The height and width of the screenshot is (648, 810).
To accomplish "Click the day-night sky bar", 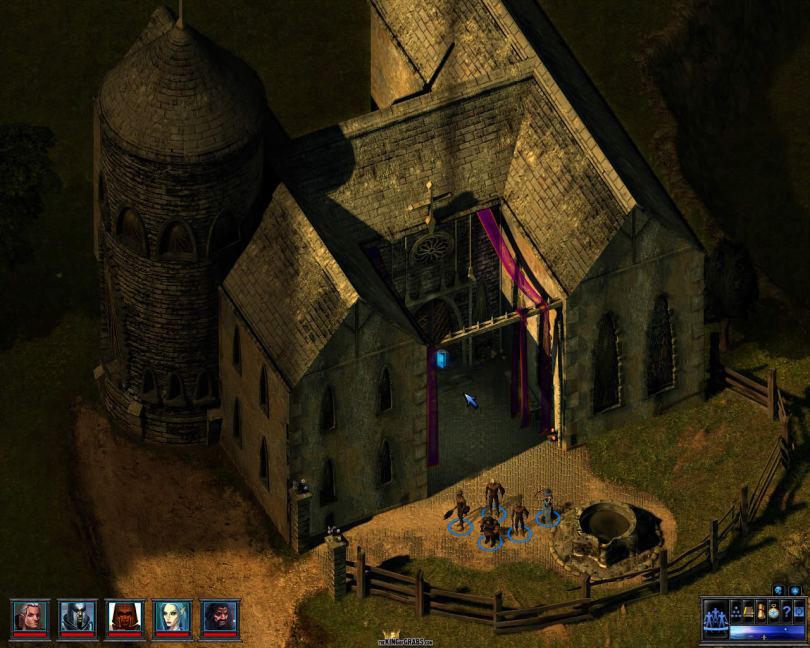I will [x=767, y=632].
